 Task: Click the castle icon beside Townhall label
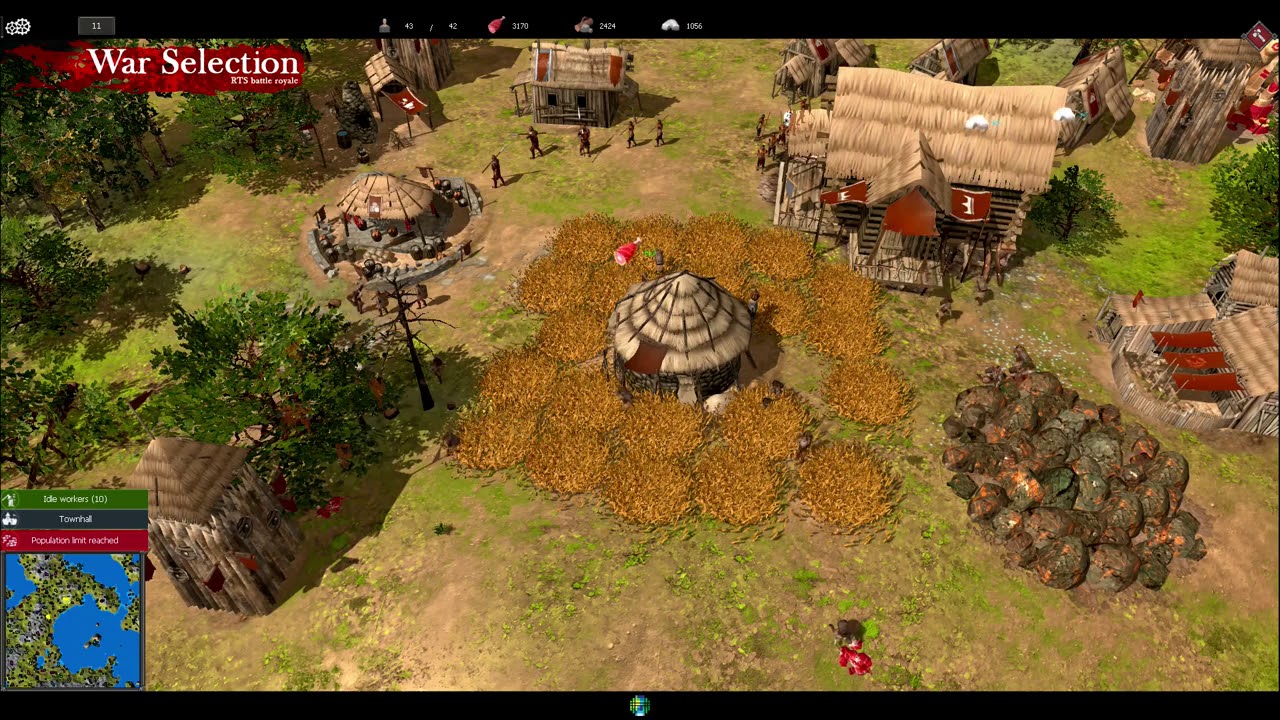9,519
